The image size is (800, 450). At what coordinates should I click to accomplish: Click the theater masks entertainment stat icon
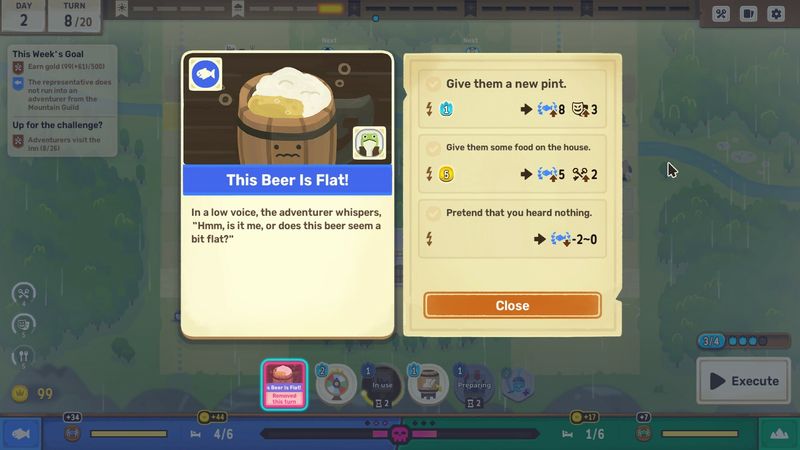(24, 324)
